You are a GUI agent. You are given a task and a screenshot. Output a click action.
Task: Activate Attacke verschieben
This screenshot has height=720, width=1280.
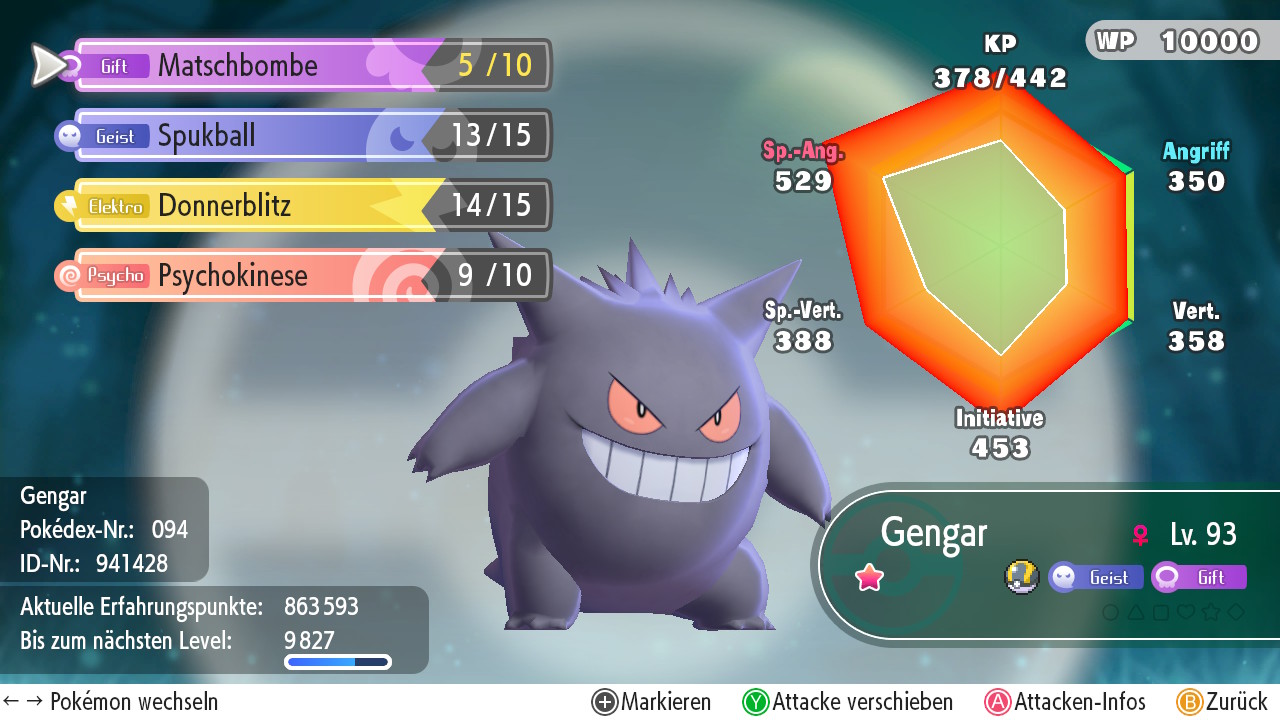click(x=848, y=702)
